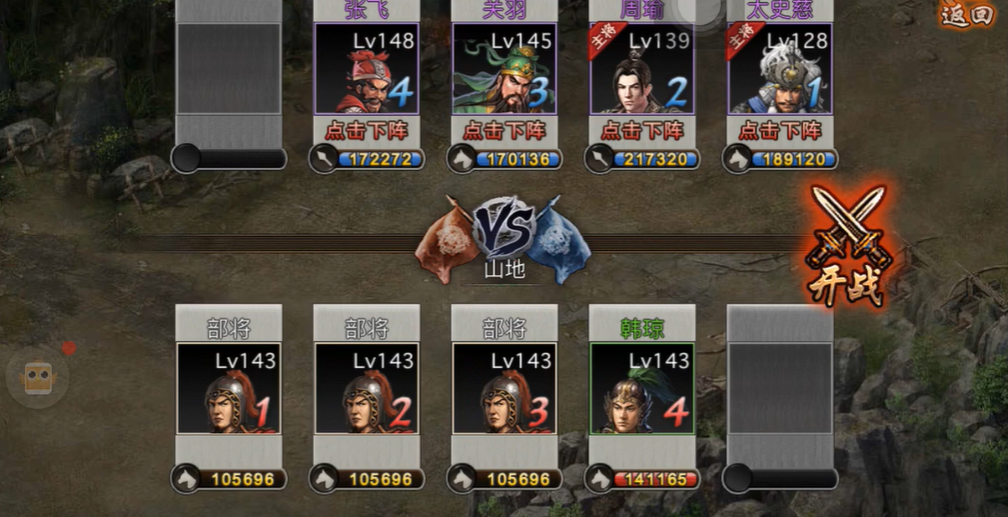Tap the 山地 terrain VS emblem
This screenshot has width=1008, height=517.
click(504, 236)
